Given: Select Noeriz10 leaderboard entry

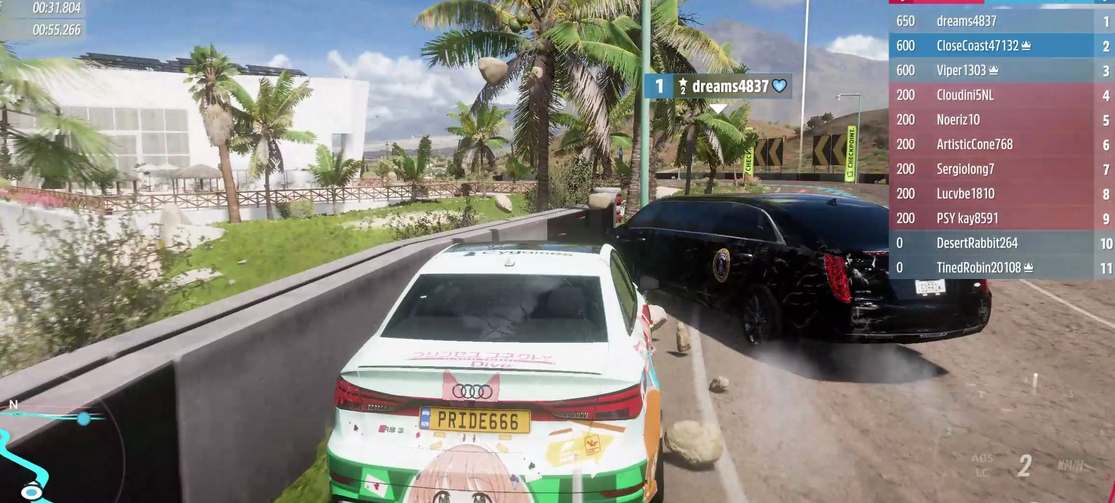Looking at the screenshot, I should click(1000, 120).
